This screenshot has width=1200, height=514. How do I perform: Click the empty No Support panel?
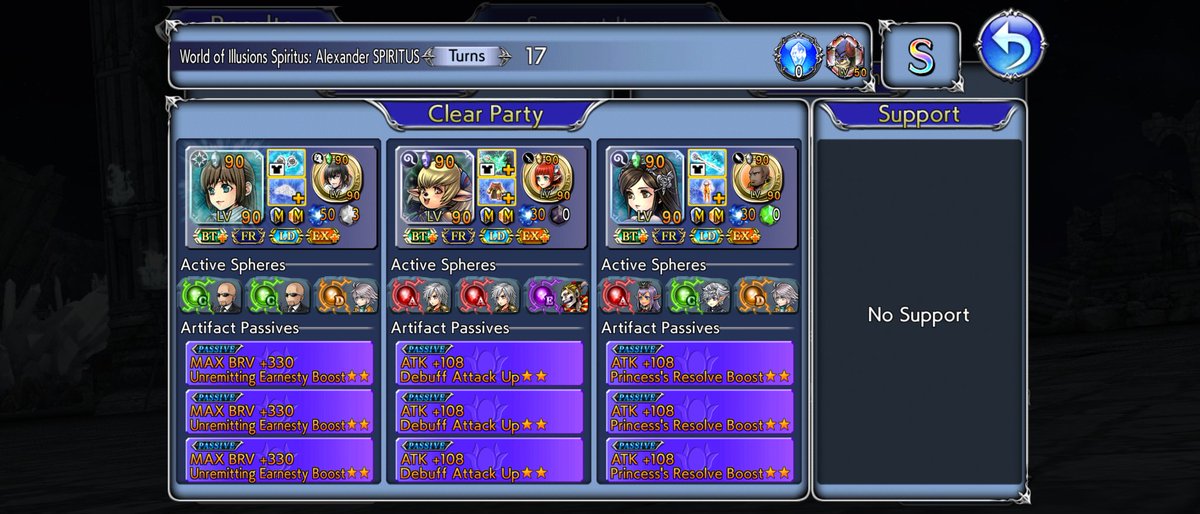[918, 315]
